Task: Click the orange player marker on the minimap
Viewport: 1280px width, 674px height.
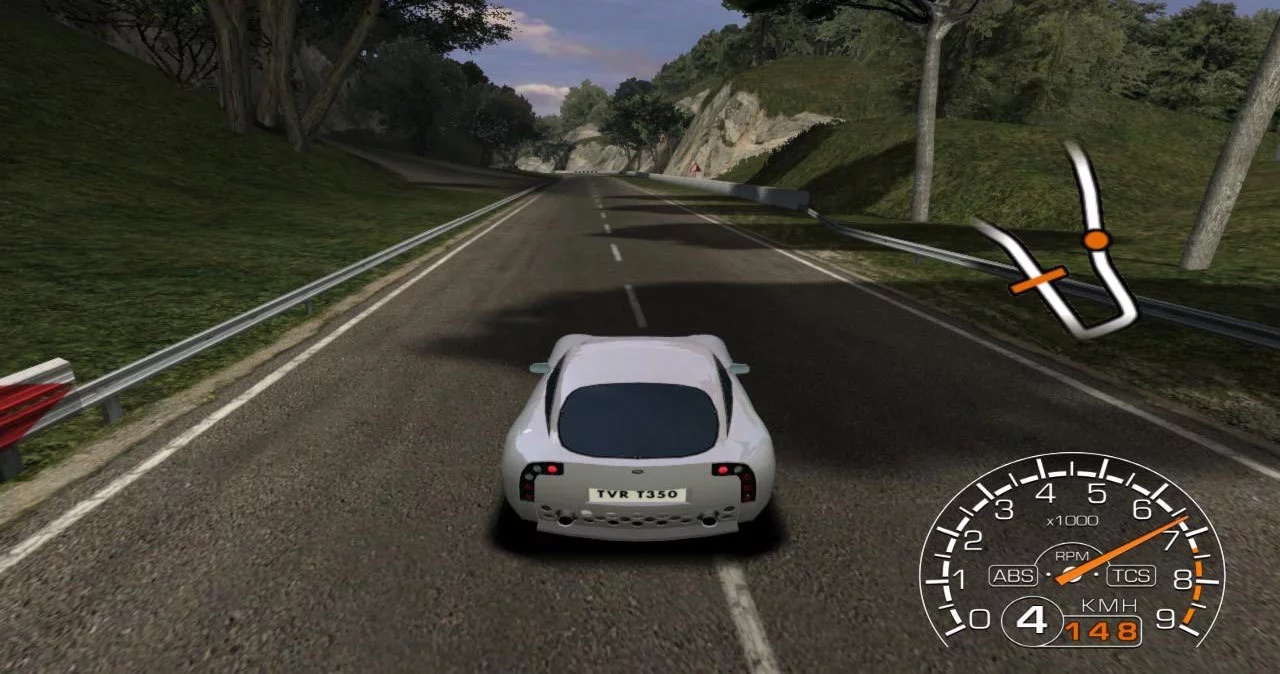Action: click(1097, 240)
